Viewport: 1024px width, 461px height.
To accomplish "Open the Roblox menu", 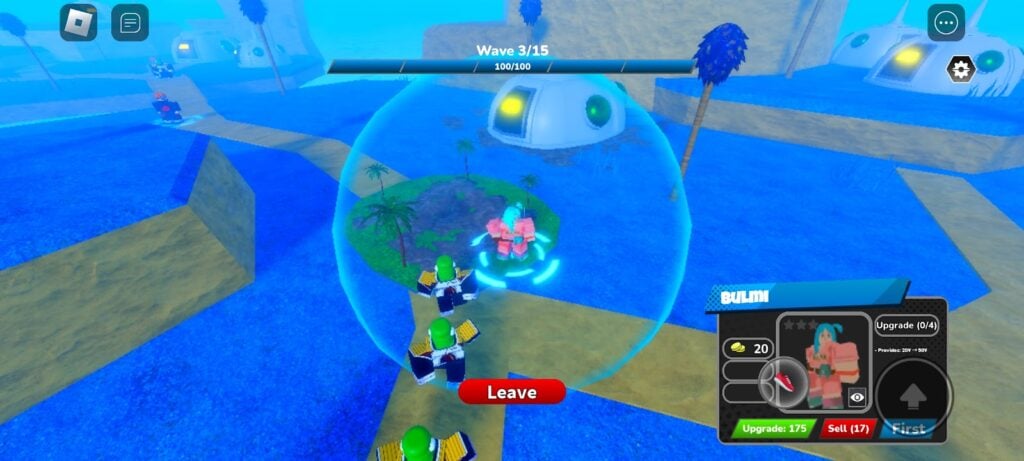I will point(78,22).
